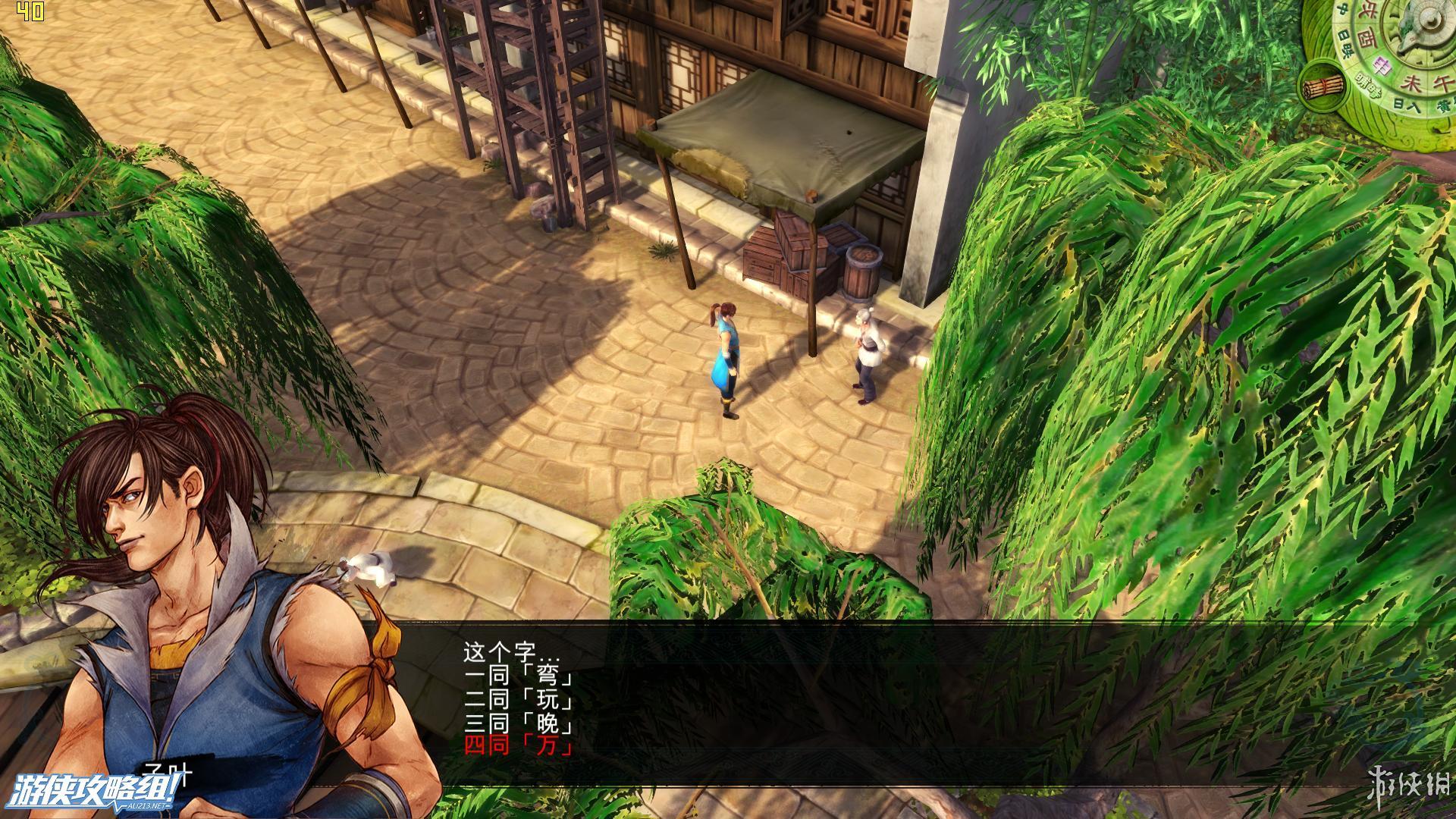Select dialogue option 二同「玩」

519,700
